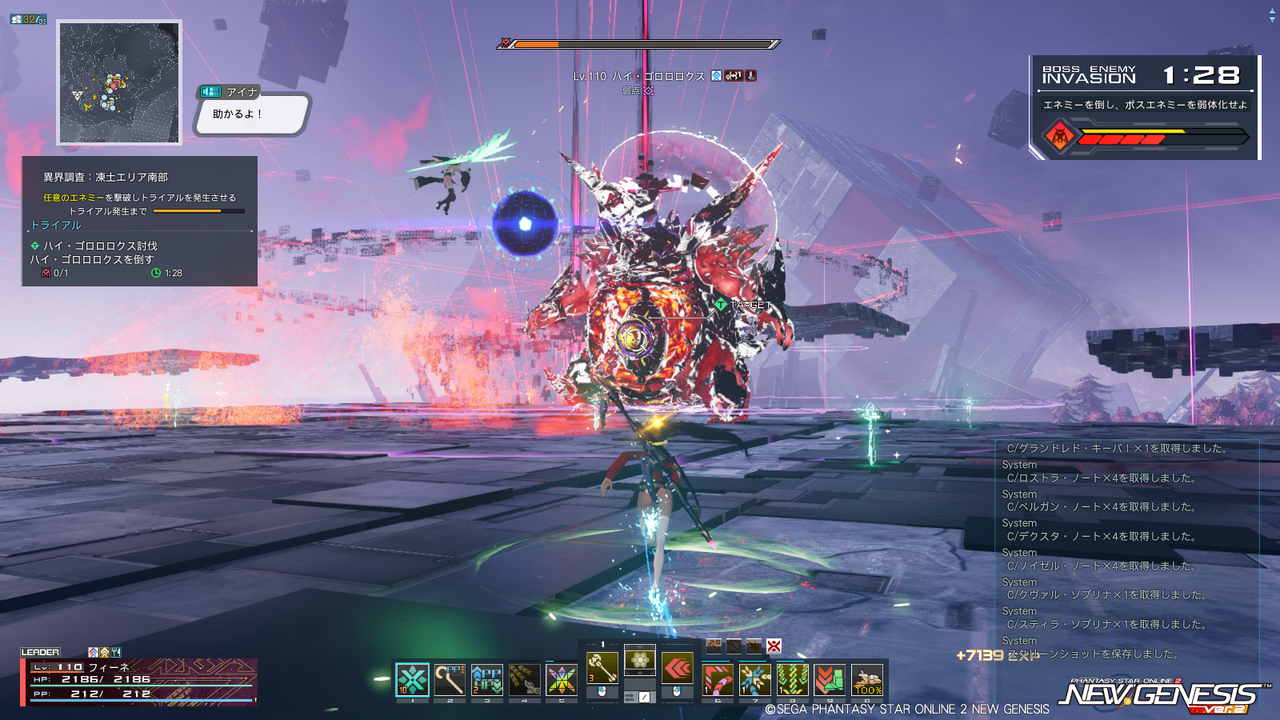Select the red X status icon
The height and width of the screenshot is (720, 1280).
773,645
